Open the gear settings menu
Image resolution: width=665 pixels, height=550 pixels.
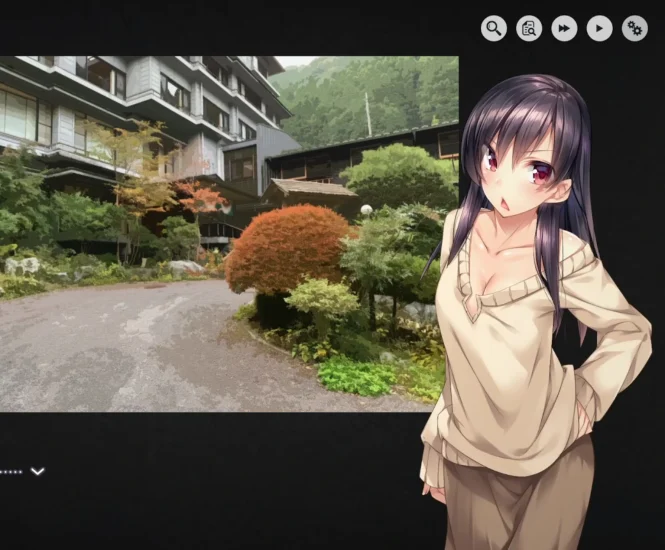coord(634,28)
